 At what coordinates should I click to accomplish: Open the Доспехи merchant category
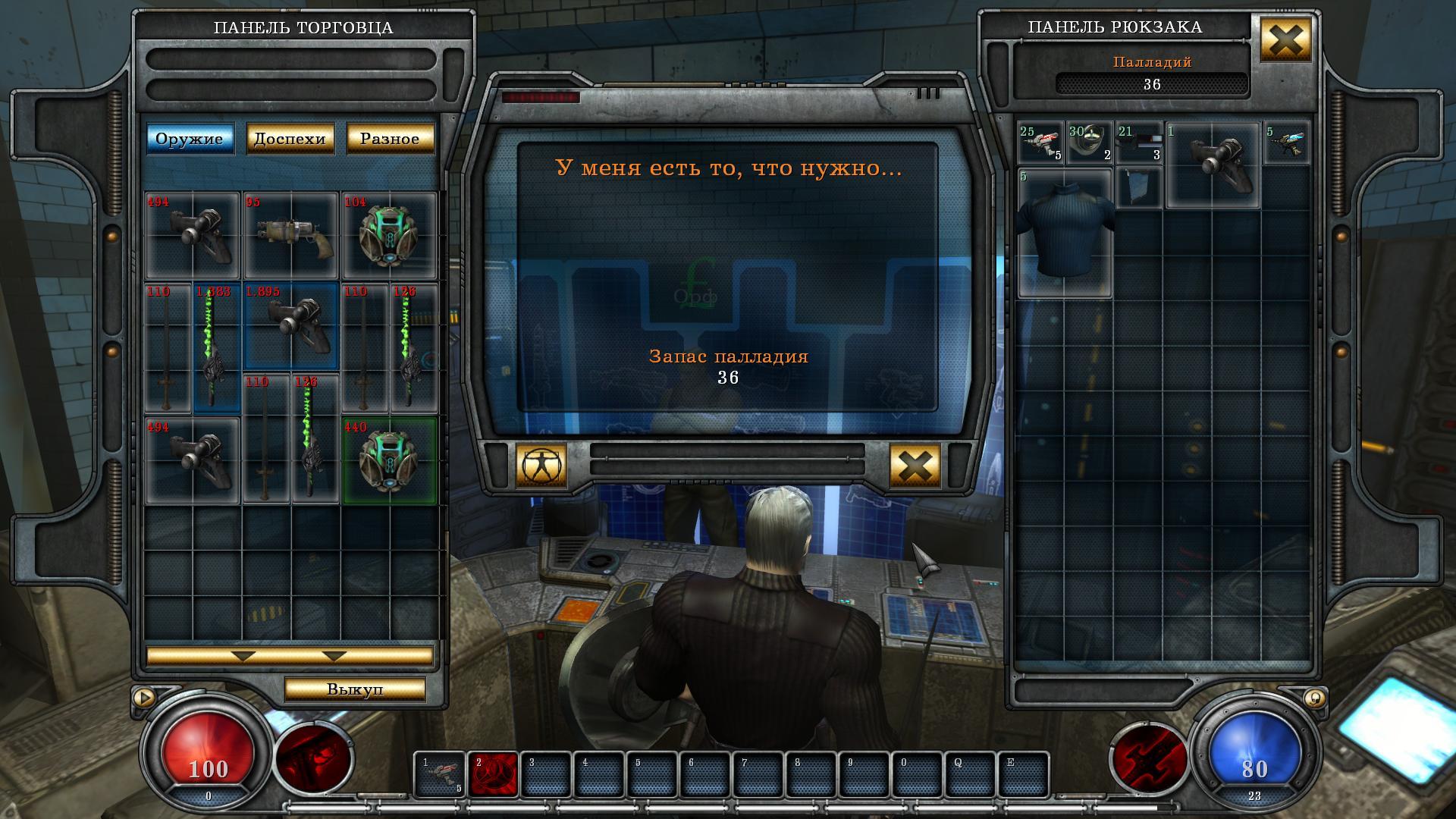(x=290, y=139)
